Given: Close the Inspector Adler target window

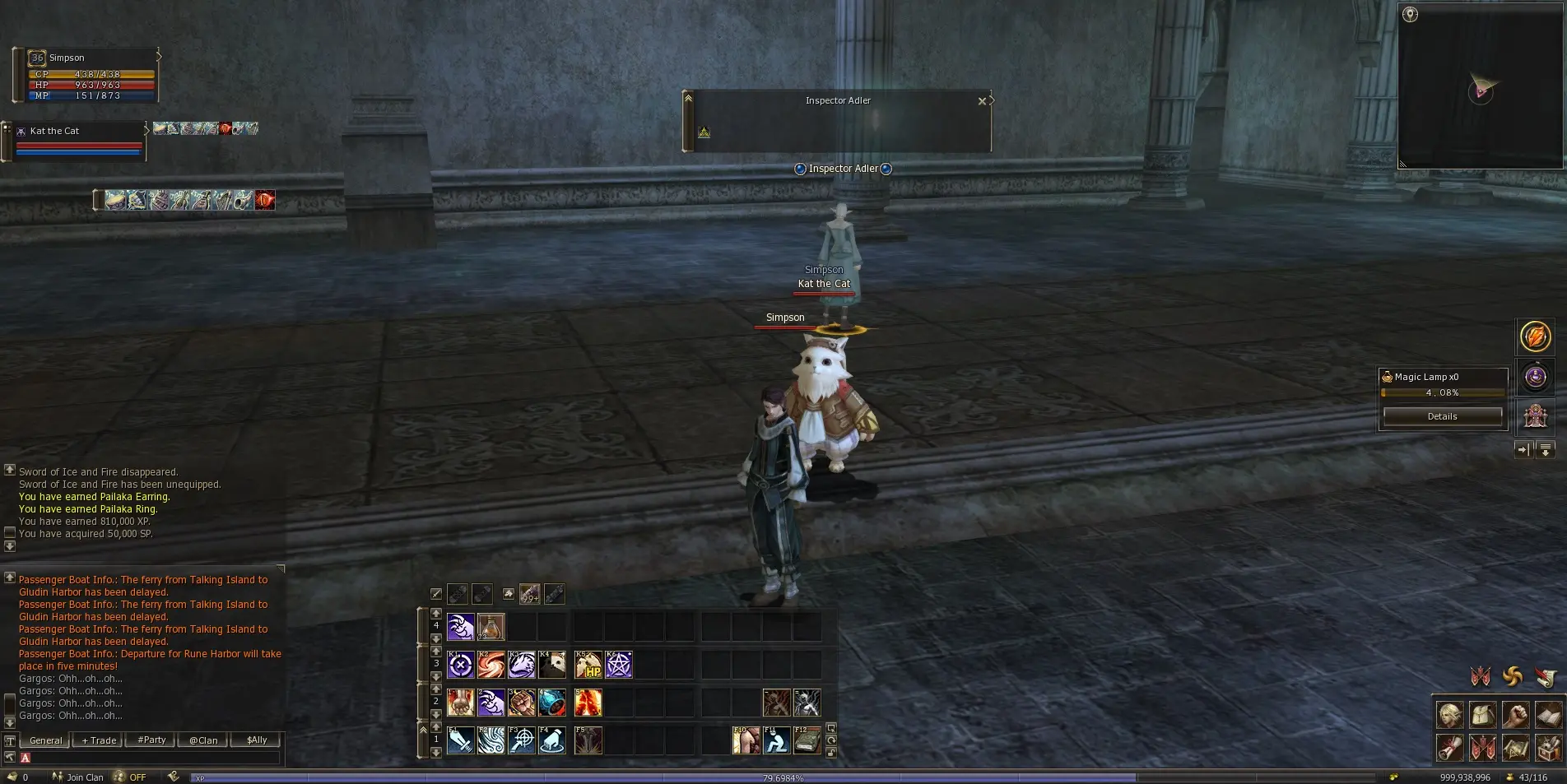Looking at the screenshot, I should pyautogui.click(x=981, y=101).
